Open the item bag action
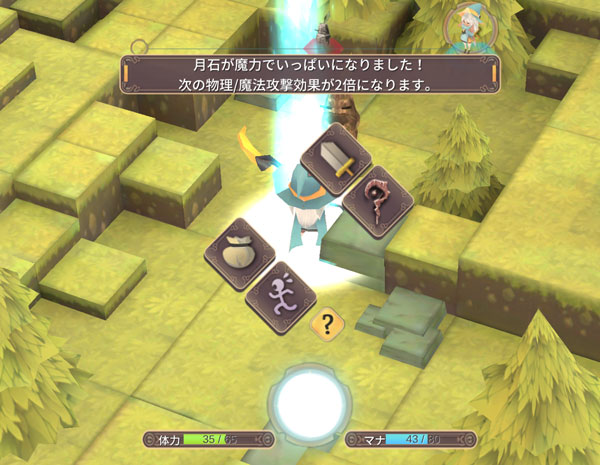Image resolution: width=600 pixels, height=465 pixels. tap(239, 254)
